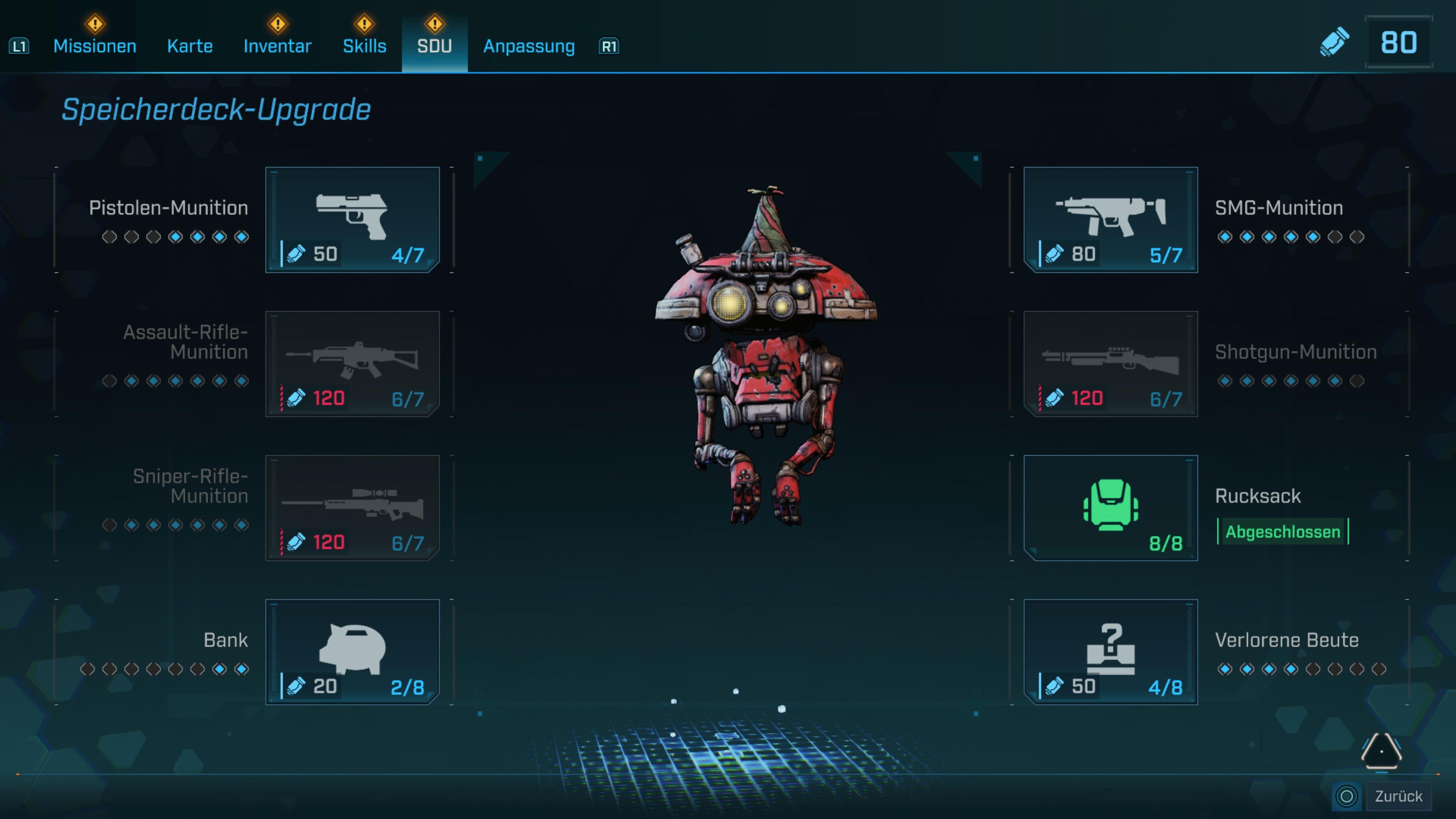Upgrade the Verlorene Beute capacity

(x=1110, y=652)
